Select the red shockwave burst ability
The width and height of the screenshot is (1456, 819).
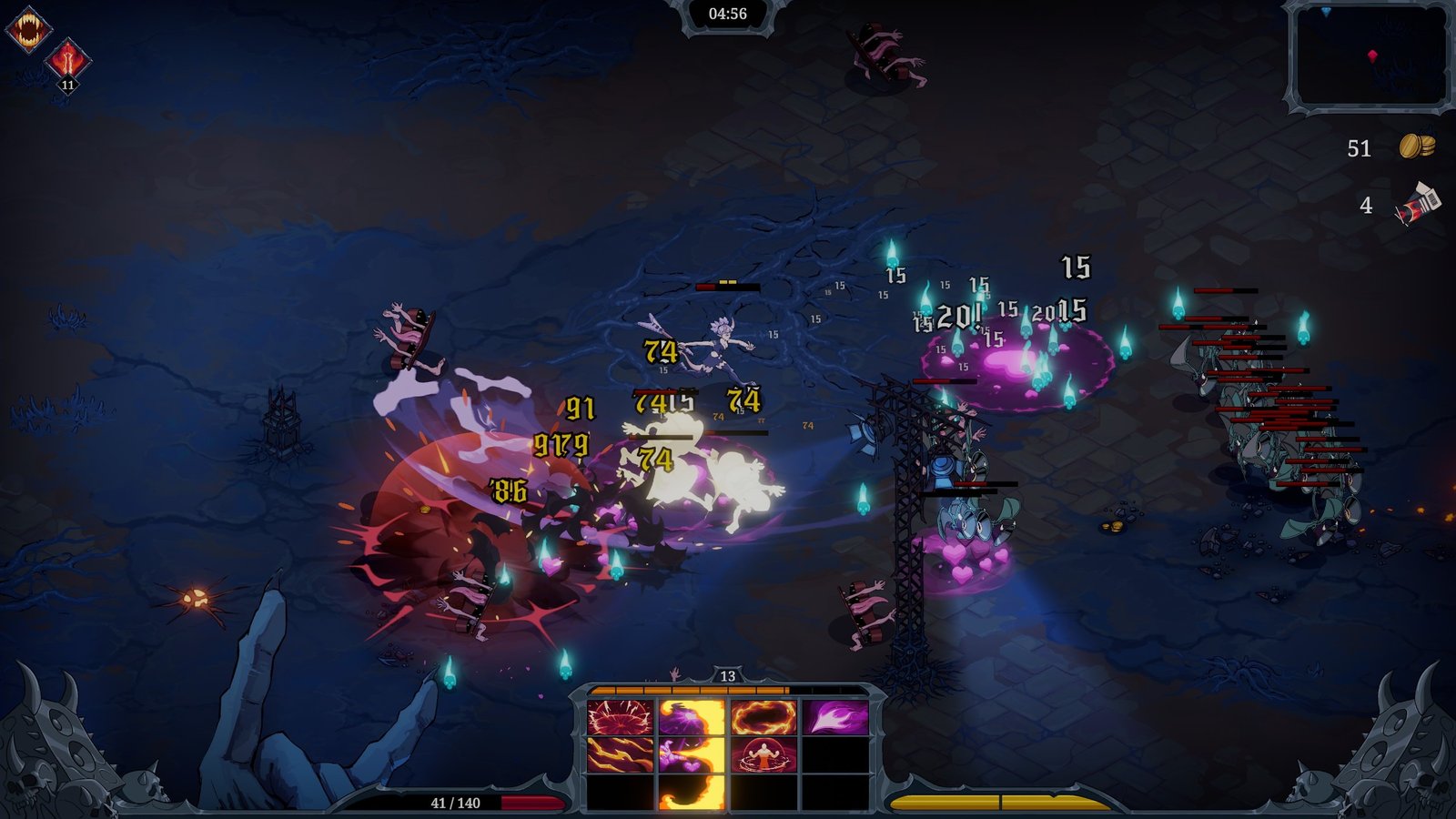coord(620,718)
